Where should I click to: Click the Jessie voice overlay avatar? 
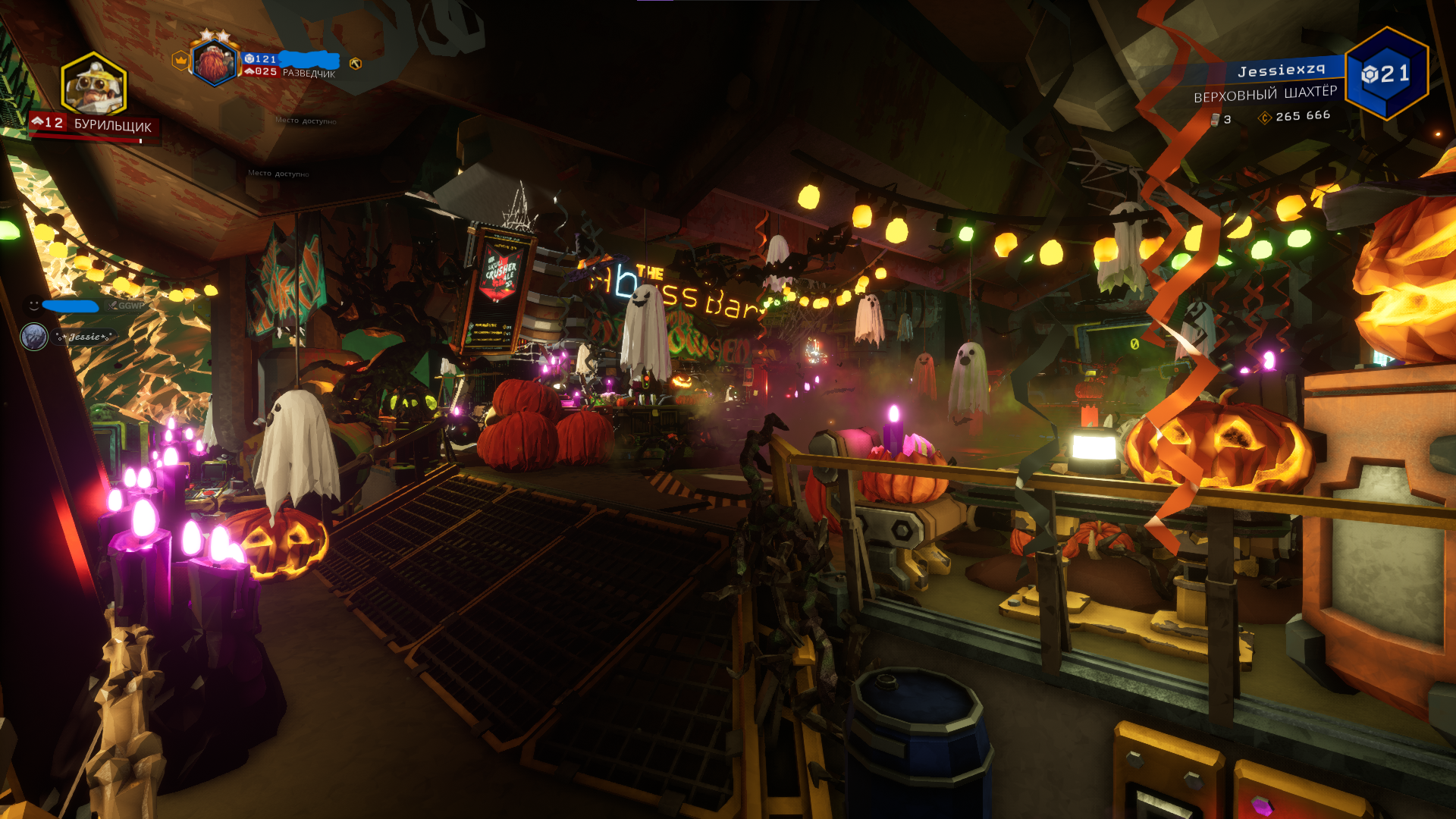(x=34, y=337)
